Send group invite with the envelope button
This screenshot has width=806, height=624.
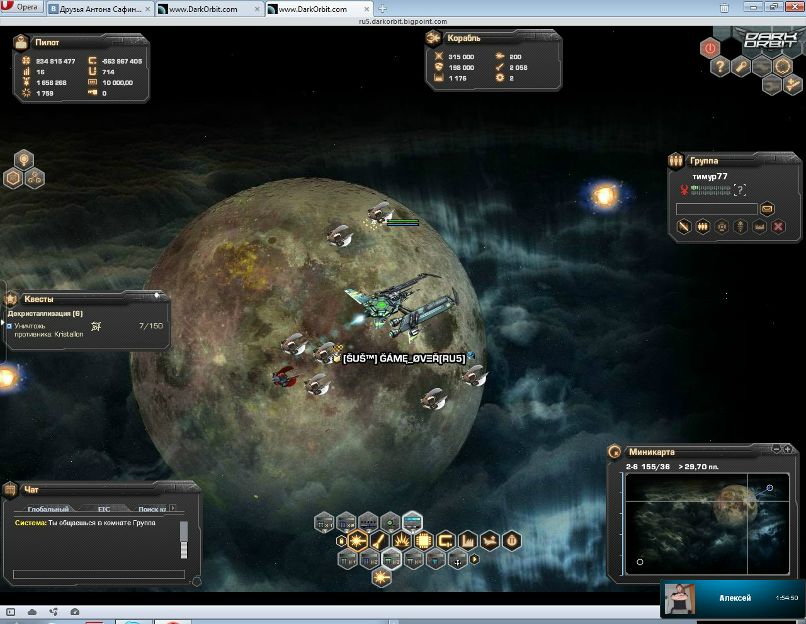(x=767, y=209)
